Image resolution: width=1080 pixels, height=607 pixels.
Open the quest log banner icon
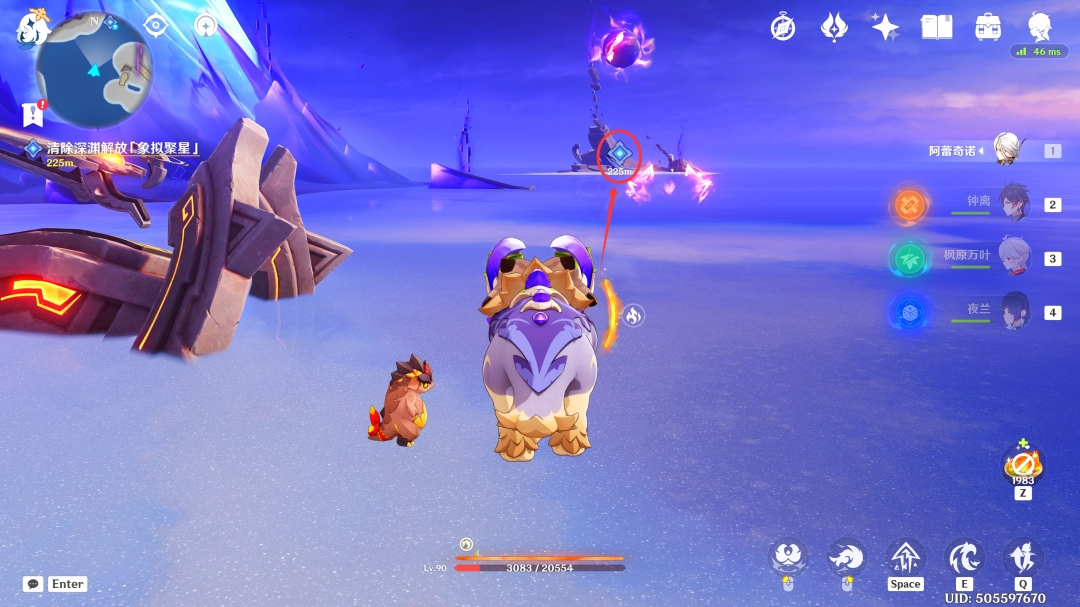[x=32, y=113]
